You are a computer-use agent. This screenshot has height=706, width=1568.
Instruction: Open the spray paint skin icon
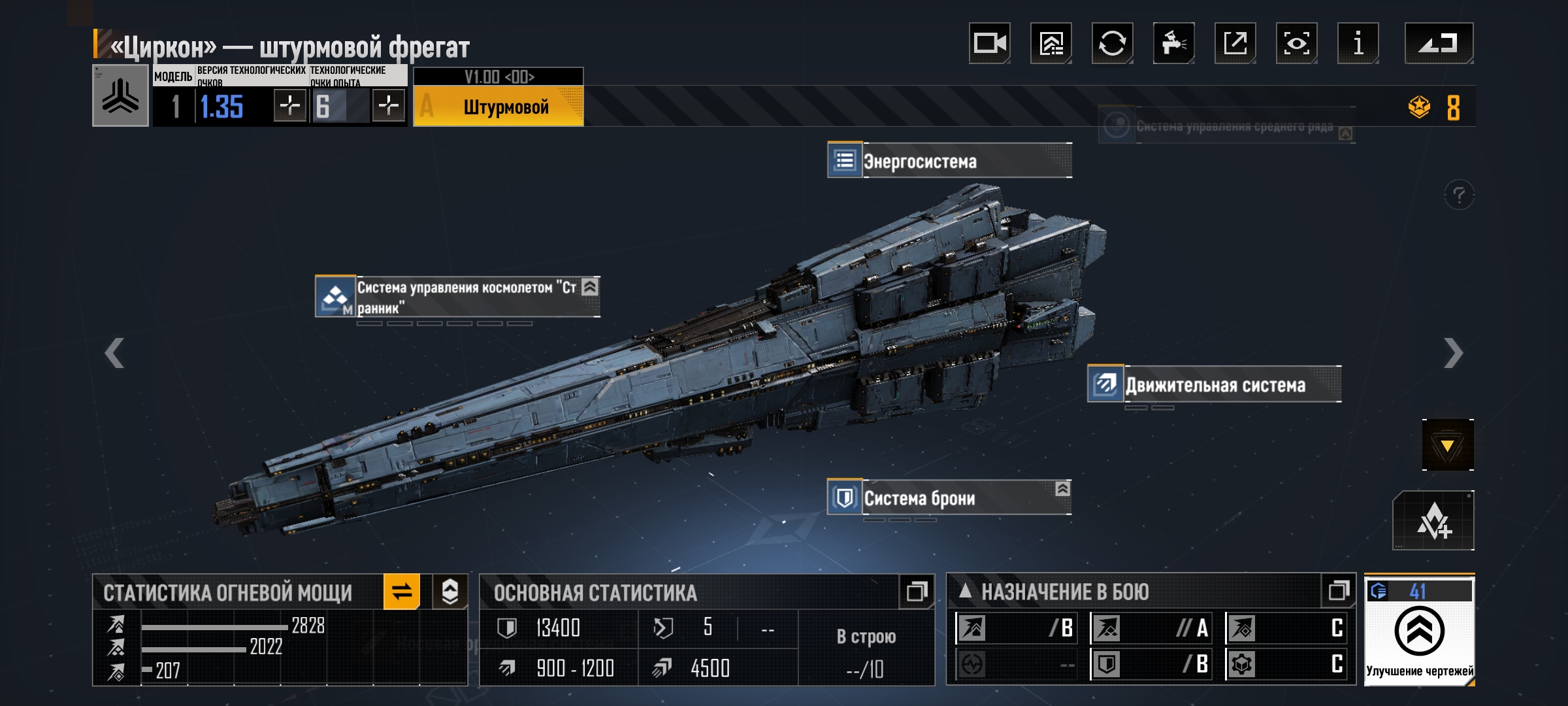point(1173,43)
